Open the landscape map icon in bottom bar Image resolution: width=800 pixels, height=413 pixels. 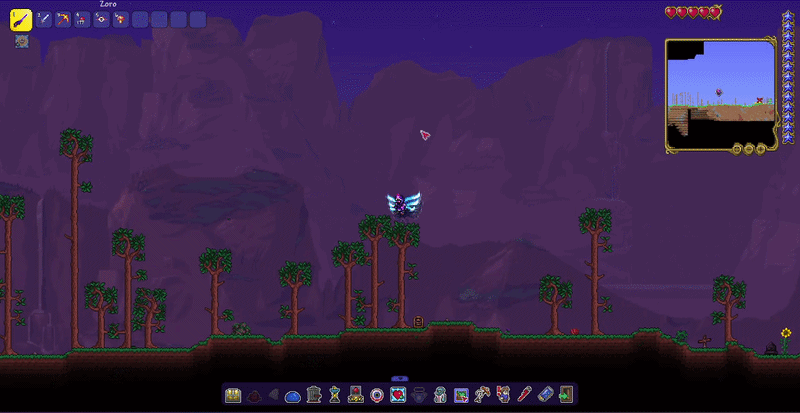(x=461, y=395)
